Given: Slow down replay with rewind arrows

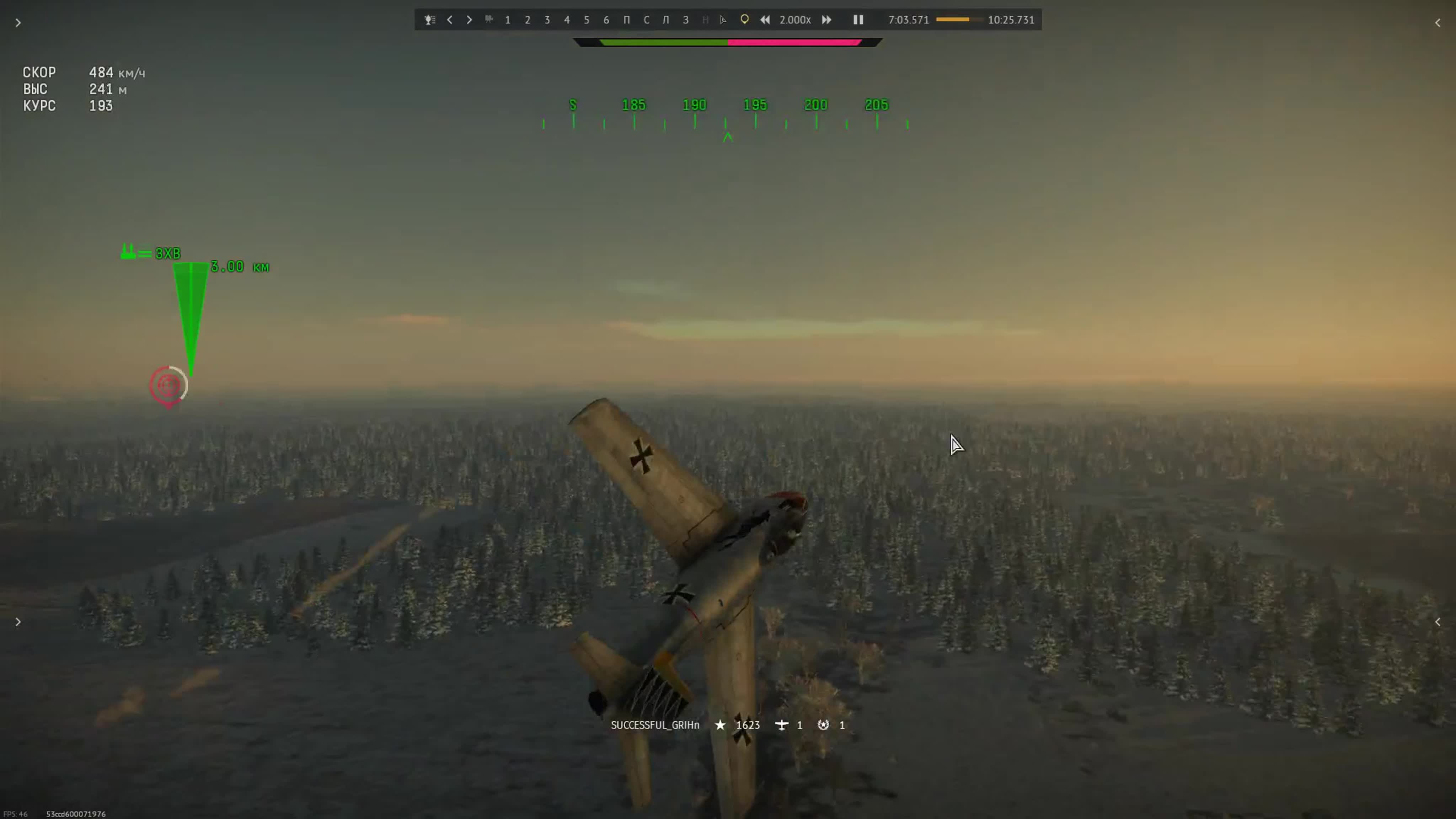Looking at the screenshot, I should pyautogui.click(x=765, y=20).
